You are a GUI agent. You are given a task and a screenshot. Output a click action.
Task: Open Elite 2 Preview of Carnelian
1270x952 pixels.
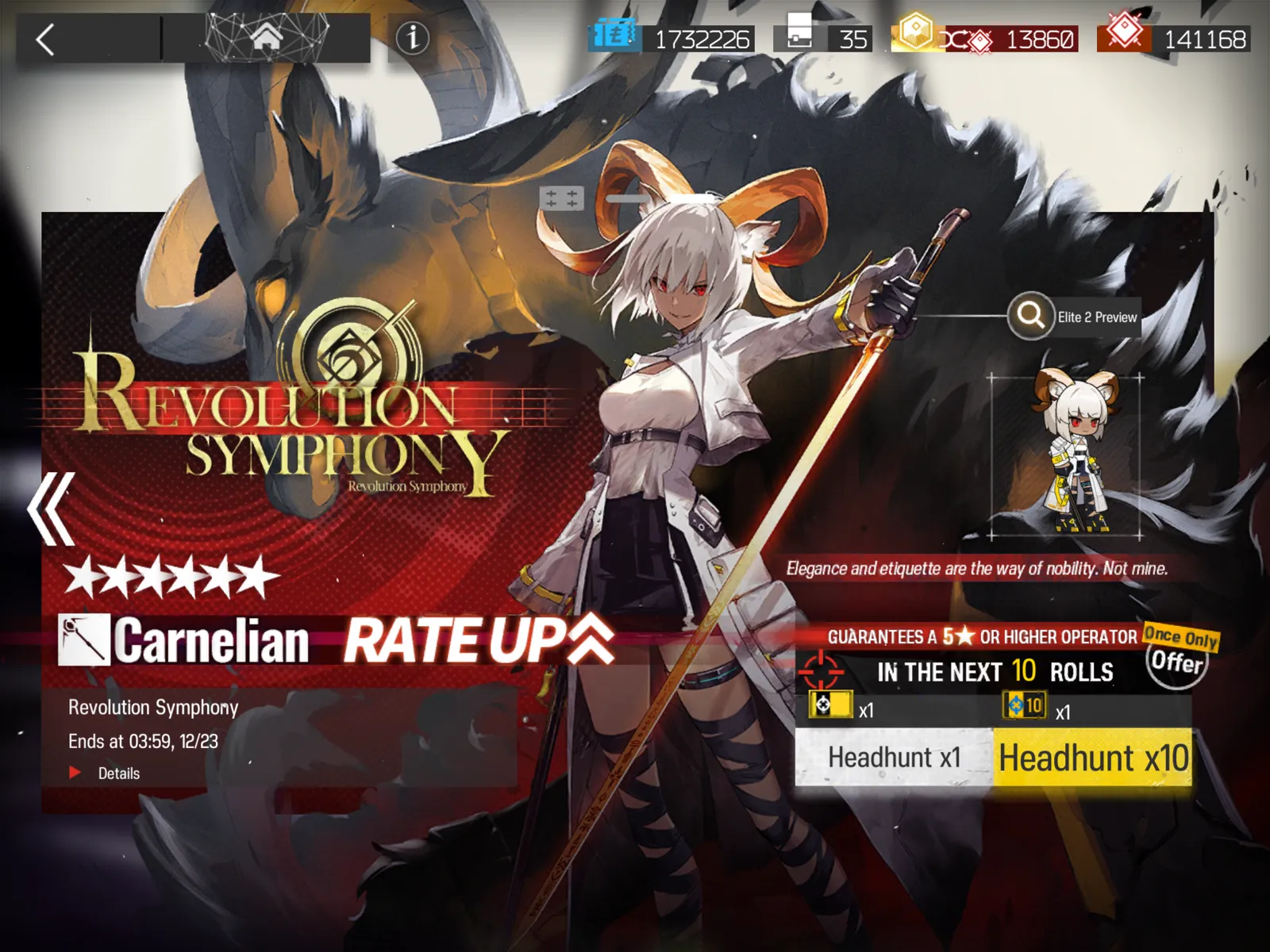[1074, 317]
